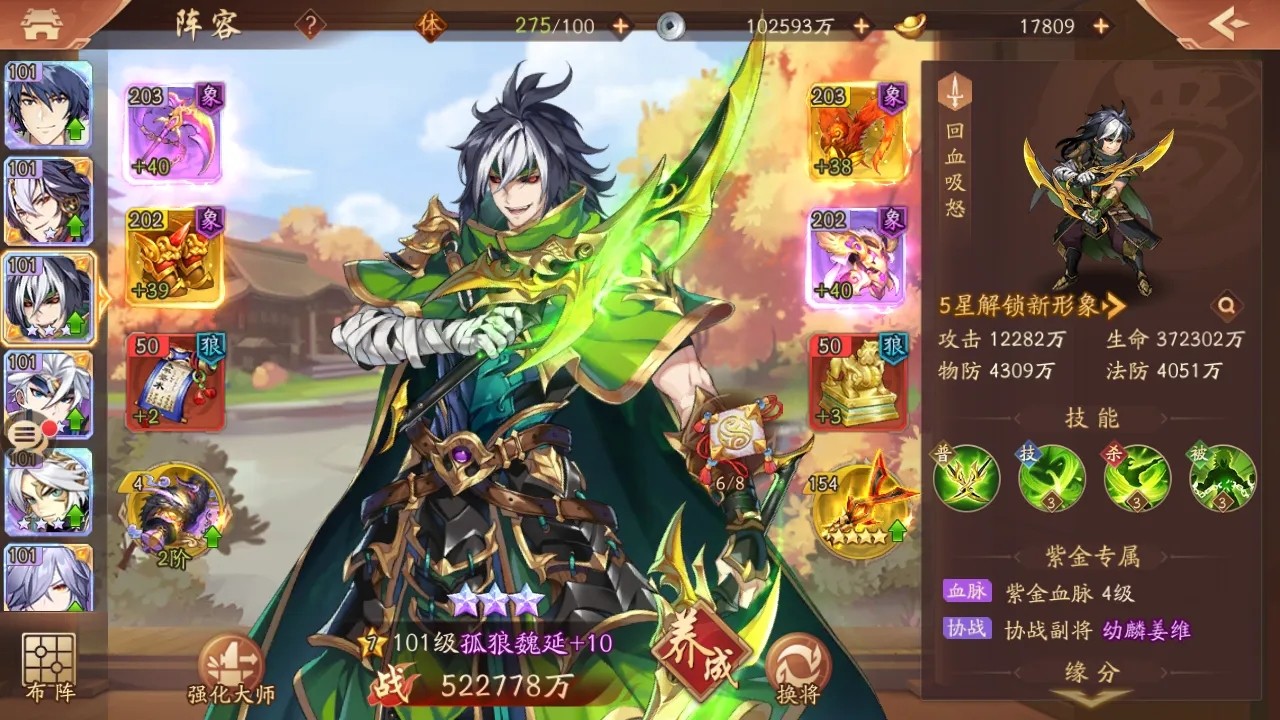Add stamina with the plus next to 275/100

pyautogui.click(x=621, y=27)
